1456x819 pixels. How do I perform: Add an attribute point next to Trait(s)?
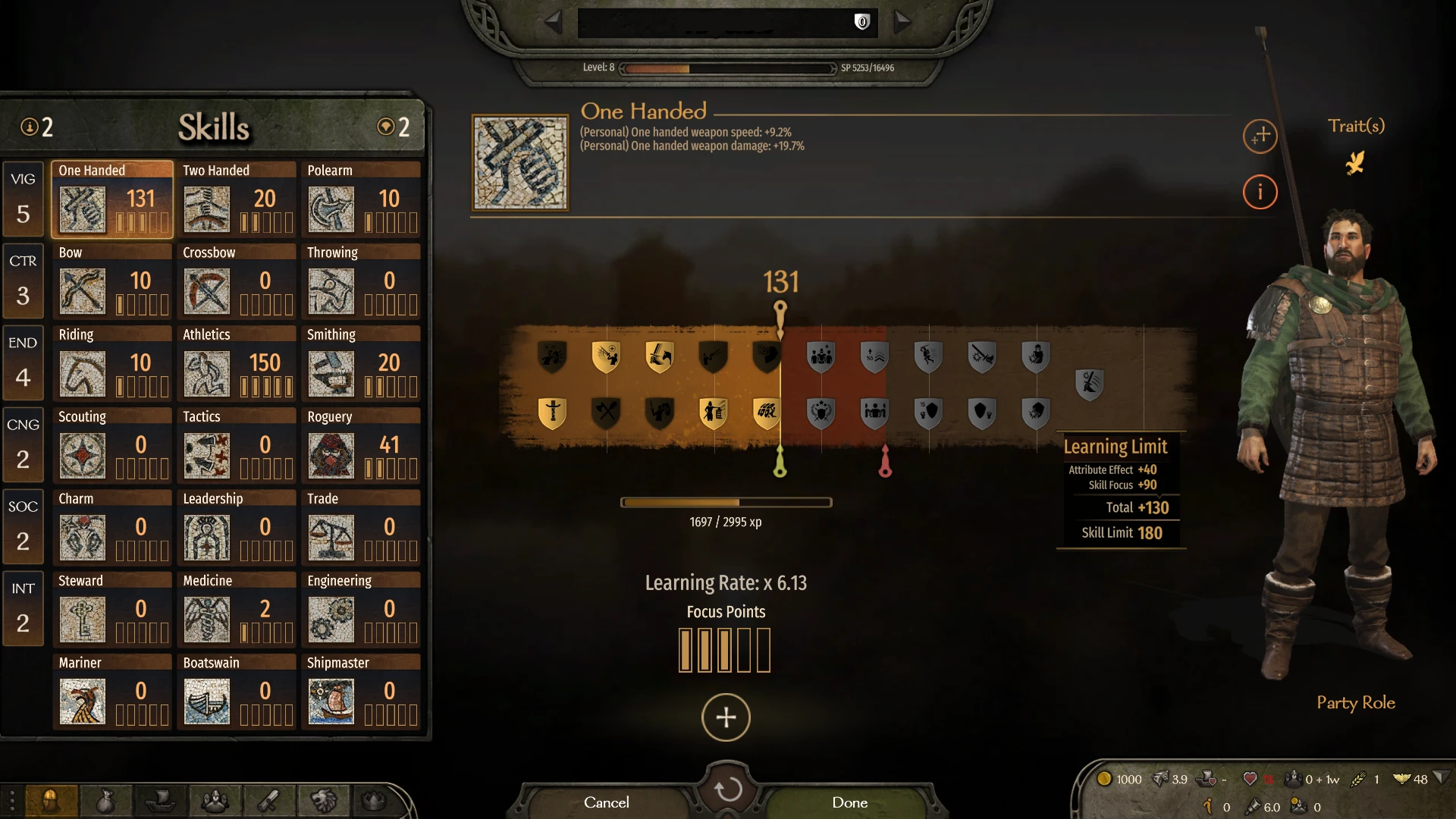point(1260,136)
